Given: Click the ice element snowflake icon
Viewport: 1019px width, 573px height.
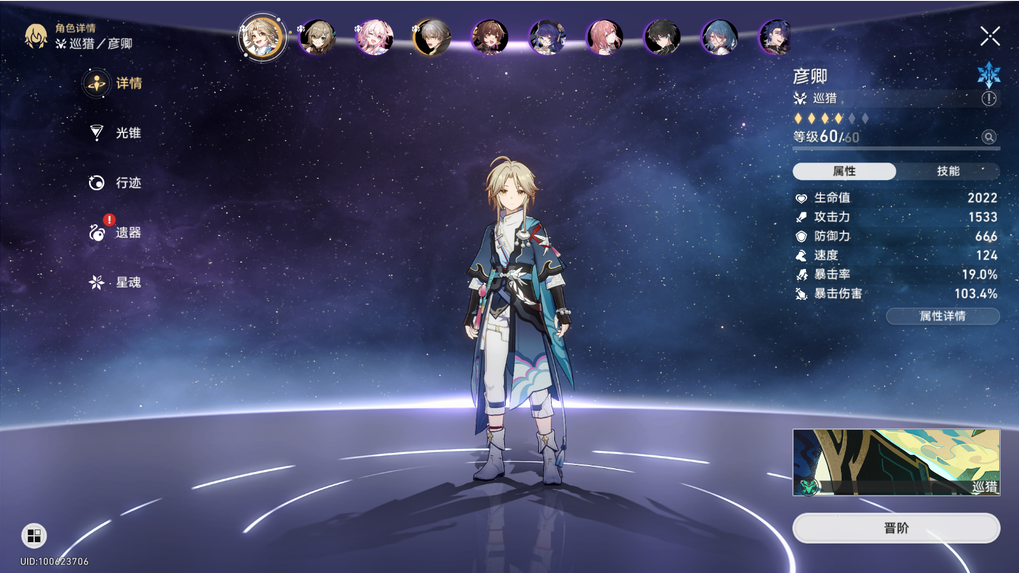Looking at the screenshot, I should 989,73.
